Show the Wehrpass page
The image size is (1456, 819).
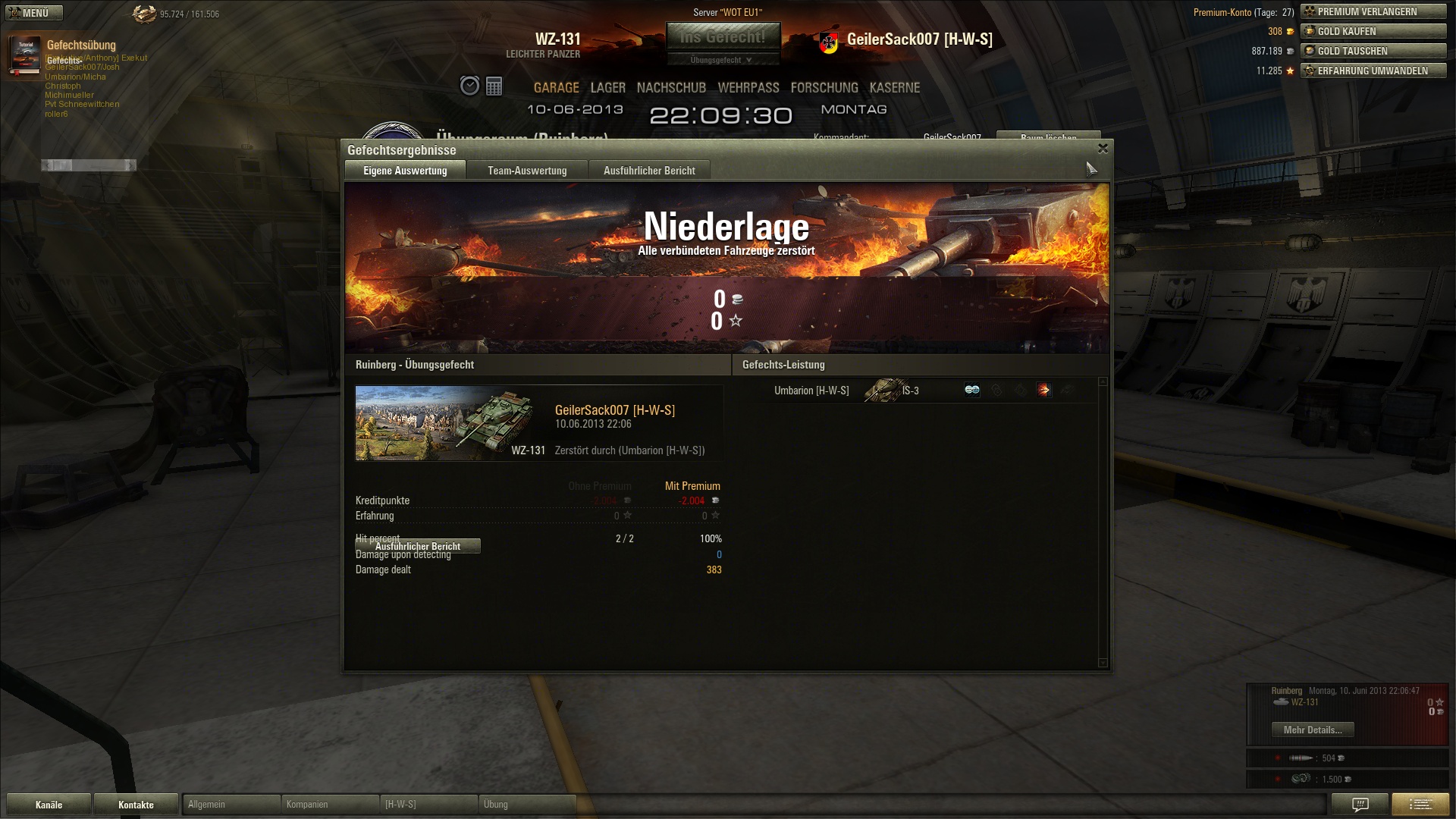[x=748, y=88]
